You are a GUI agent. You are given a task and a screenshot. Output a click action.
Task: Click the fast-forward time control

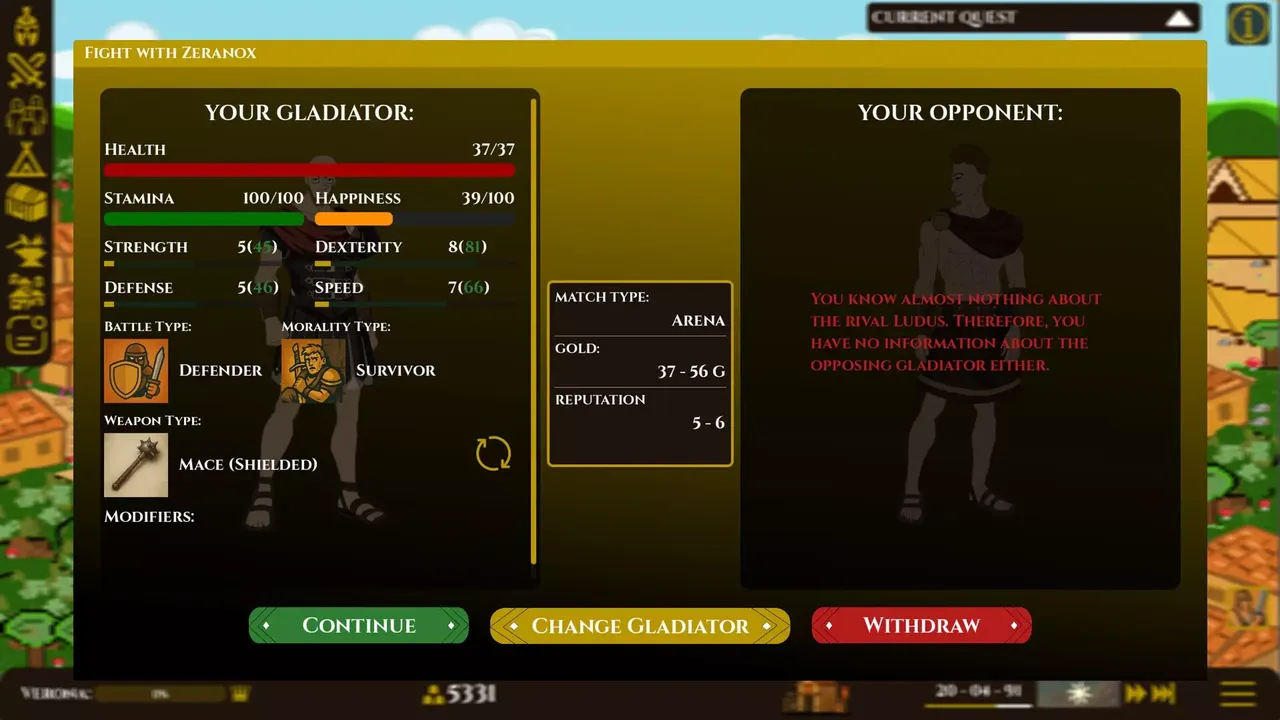(x=1134, y=692)
